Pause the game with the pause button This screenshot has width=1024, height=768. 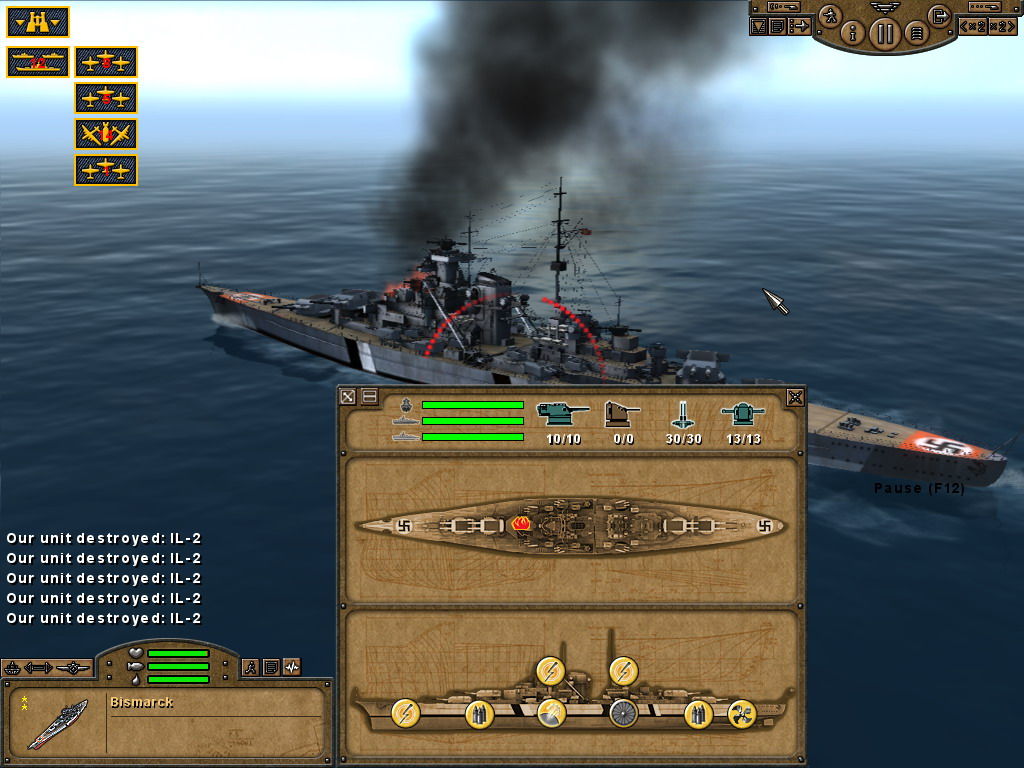point(884,33)
